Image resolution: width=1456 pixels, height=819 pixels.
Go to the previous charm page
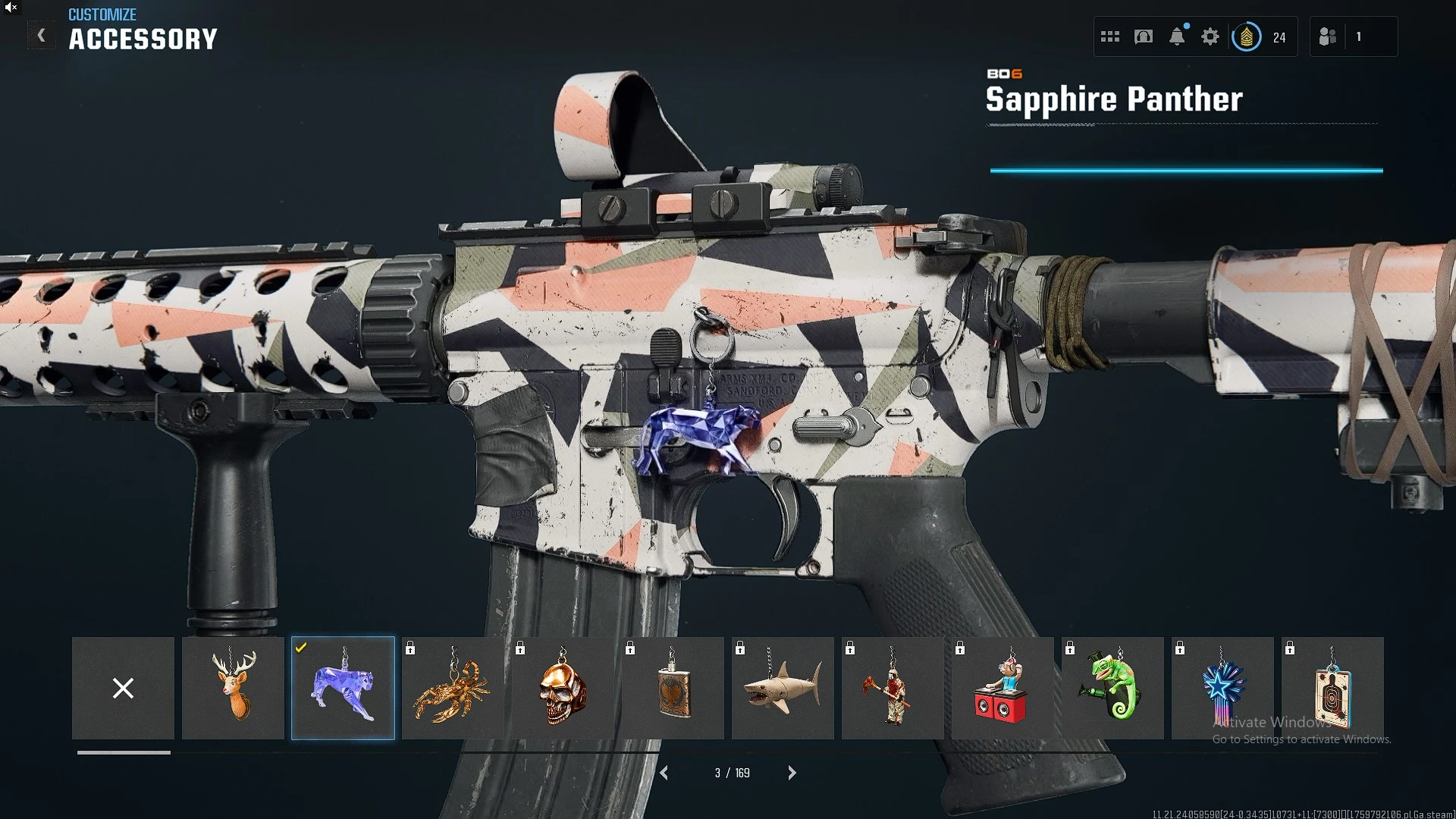tap(664, 773)
